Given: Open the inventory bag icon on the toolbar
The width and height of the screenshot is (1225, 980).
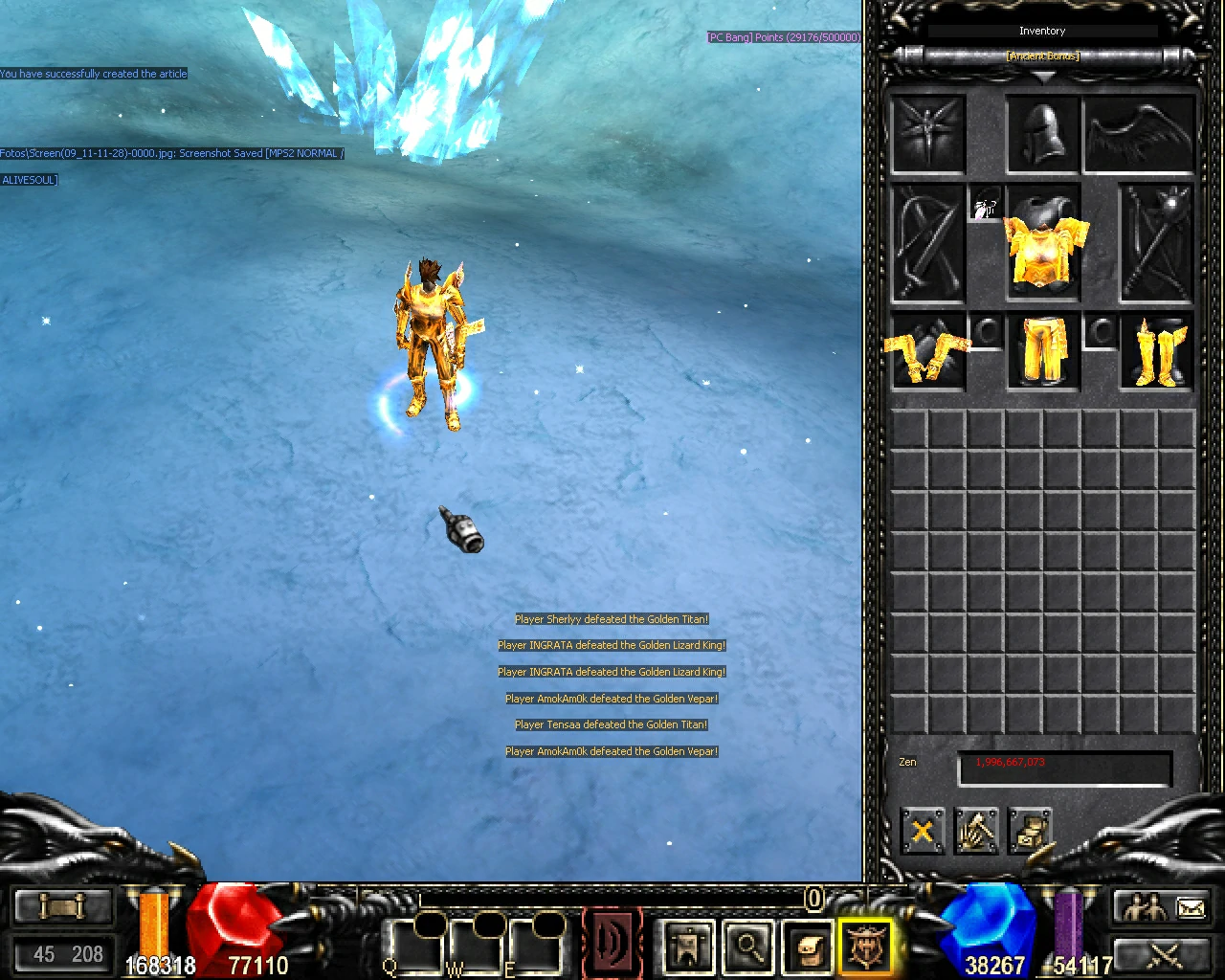Looking at the screenshot, I should click(x=806, y=946).
